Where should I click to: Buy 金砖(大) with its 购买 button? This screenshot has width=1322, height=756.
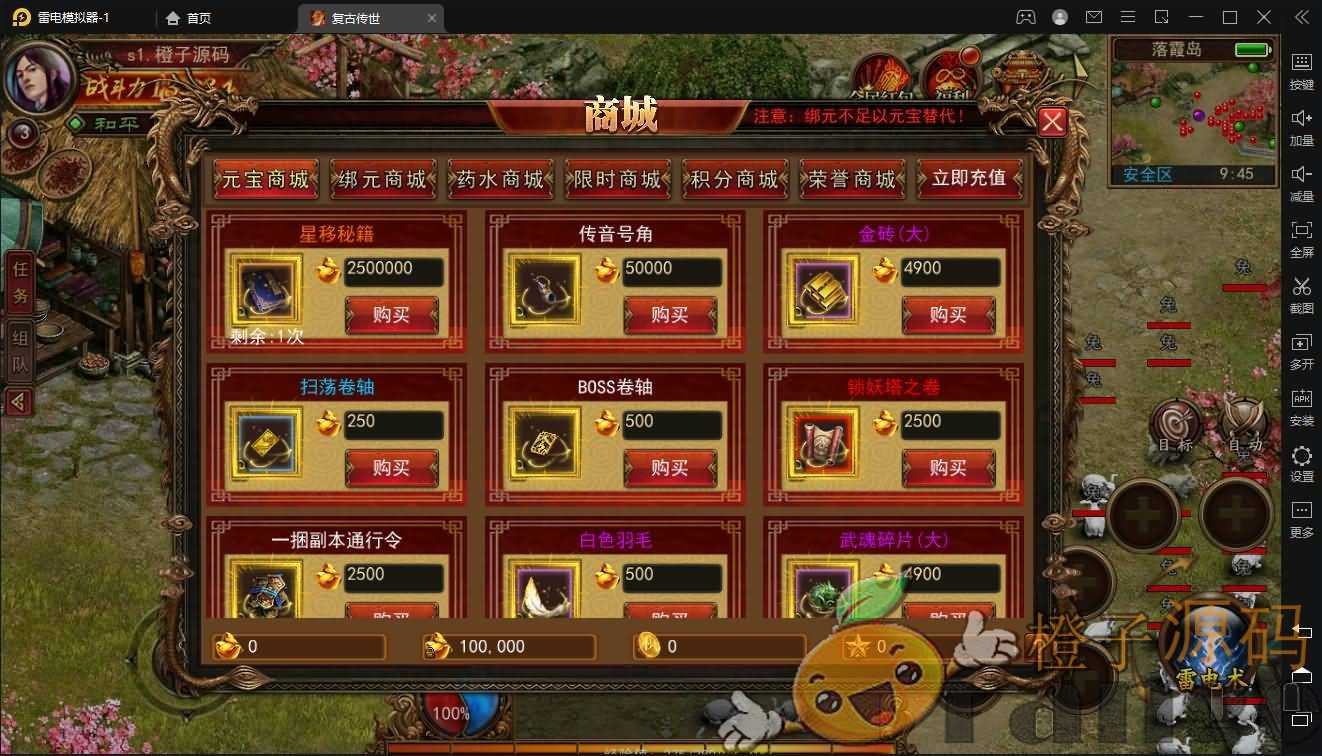(948, 315)
